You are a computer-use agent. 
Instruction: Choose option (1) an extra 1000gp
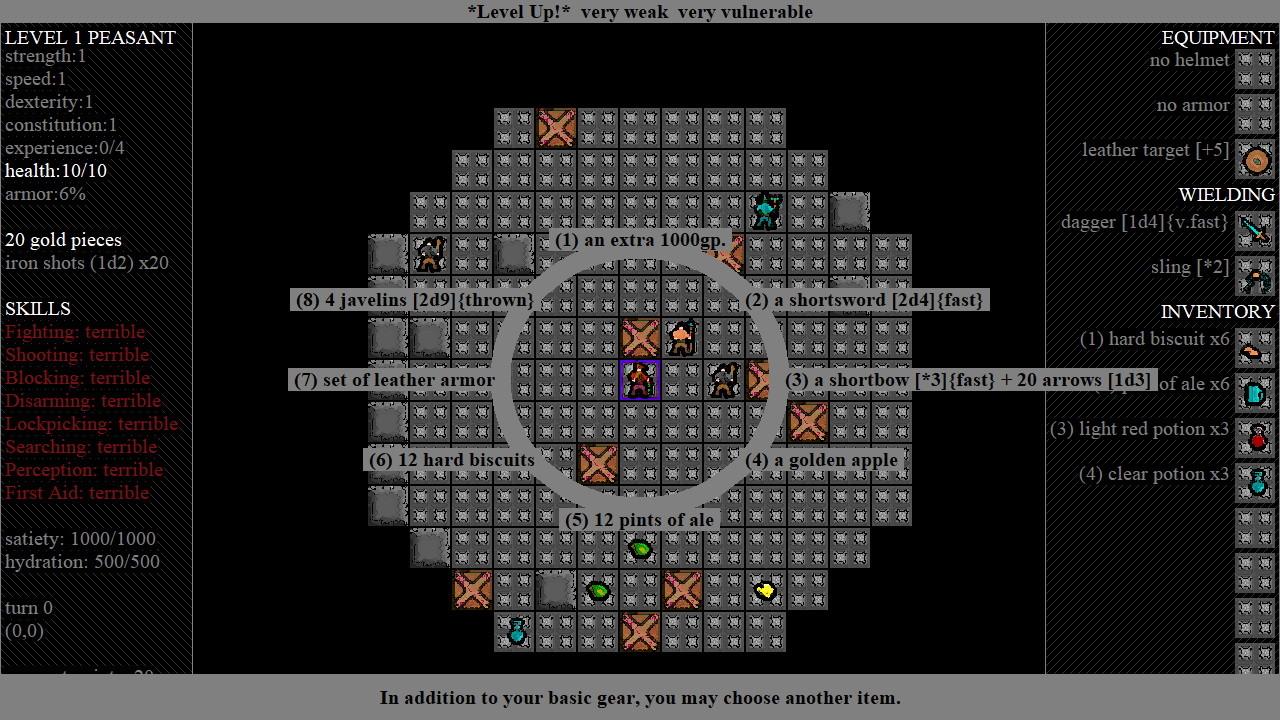click(640, 240)
